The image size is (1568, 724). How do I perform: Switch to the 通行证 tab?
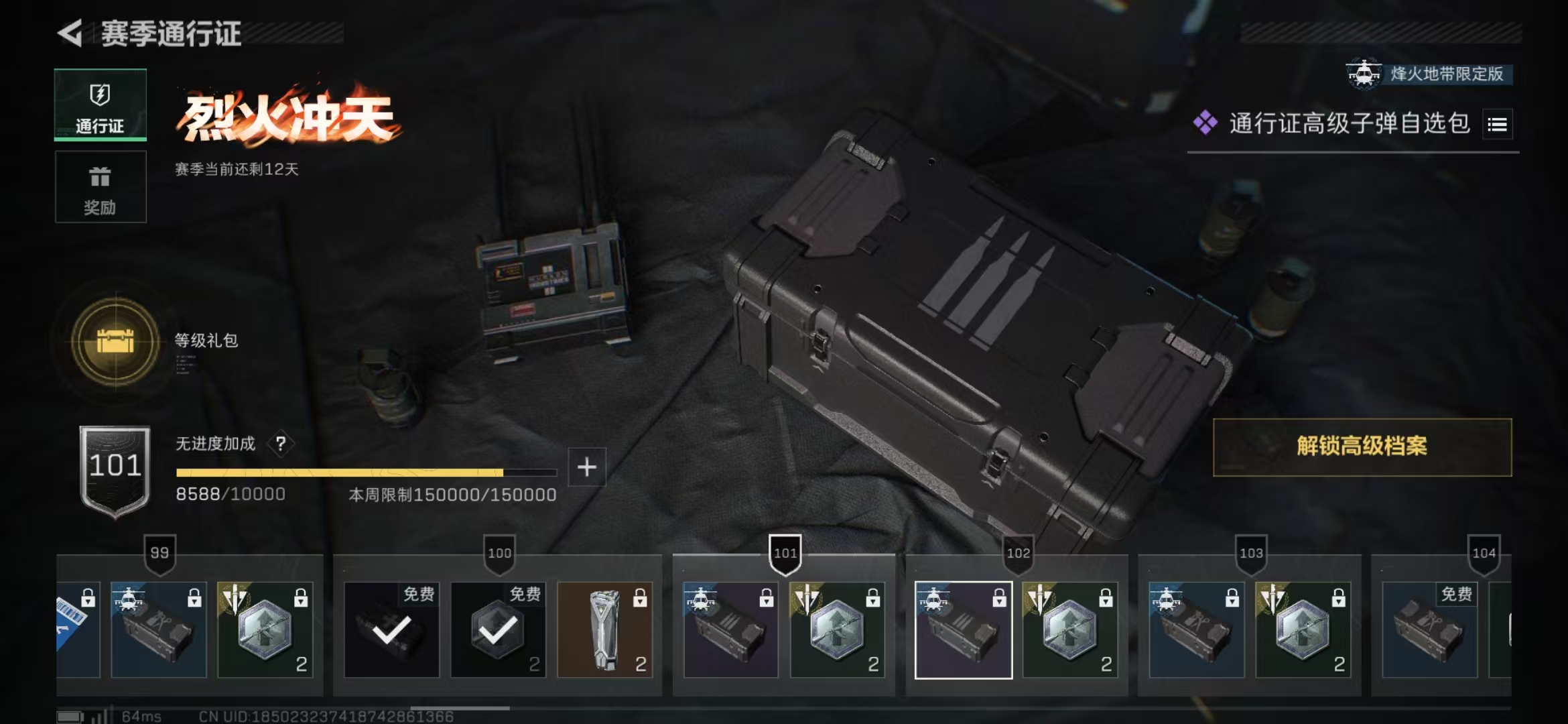click(x=101, y=105)
